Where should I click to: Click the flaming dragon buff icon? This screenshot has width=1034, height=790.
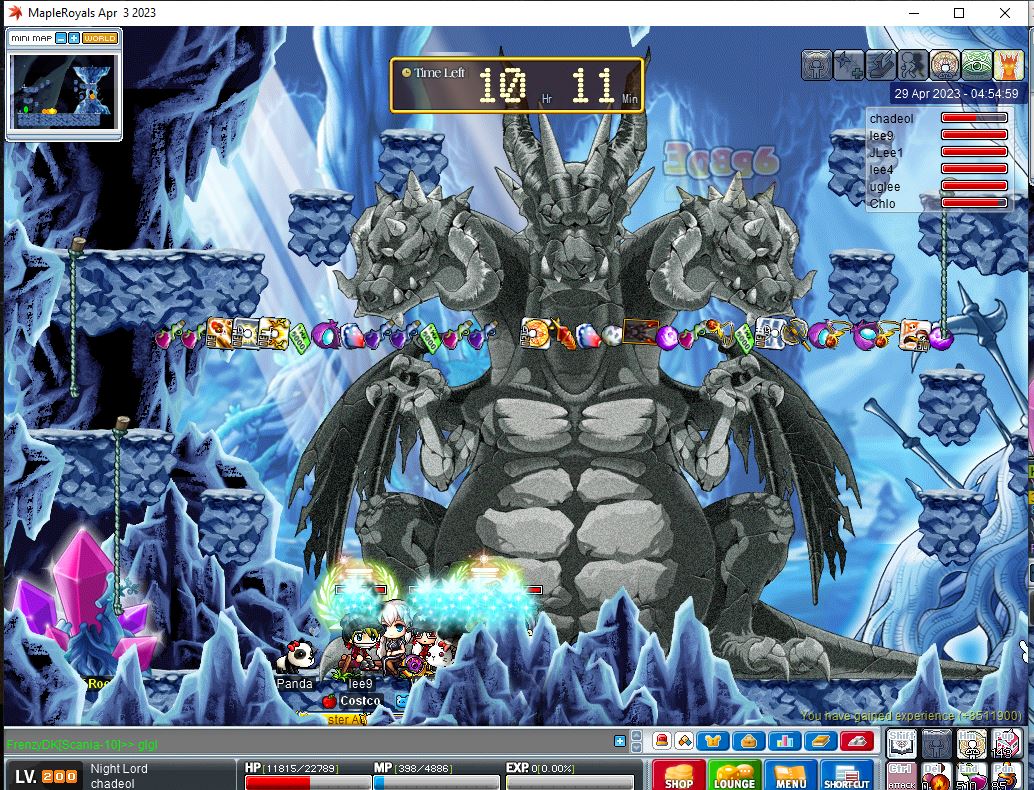click(x=1007, y=65)
